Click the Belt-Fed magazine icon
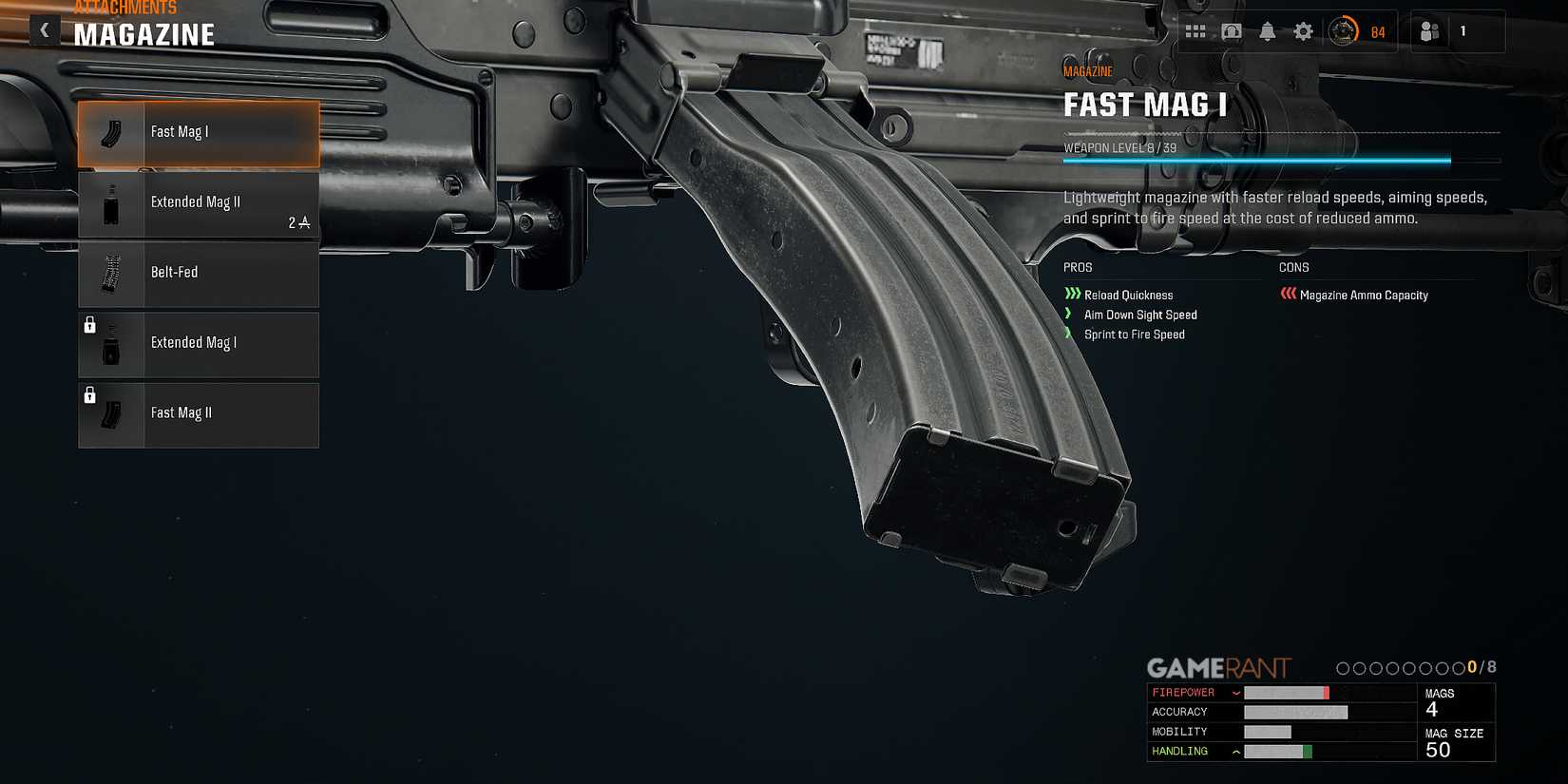1568x784 pixels. pyautogui.click(x=110, y=274)
